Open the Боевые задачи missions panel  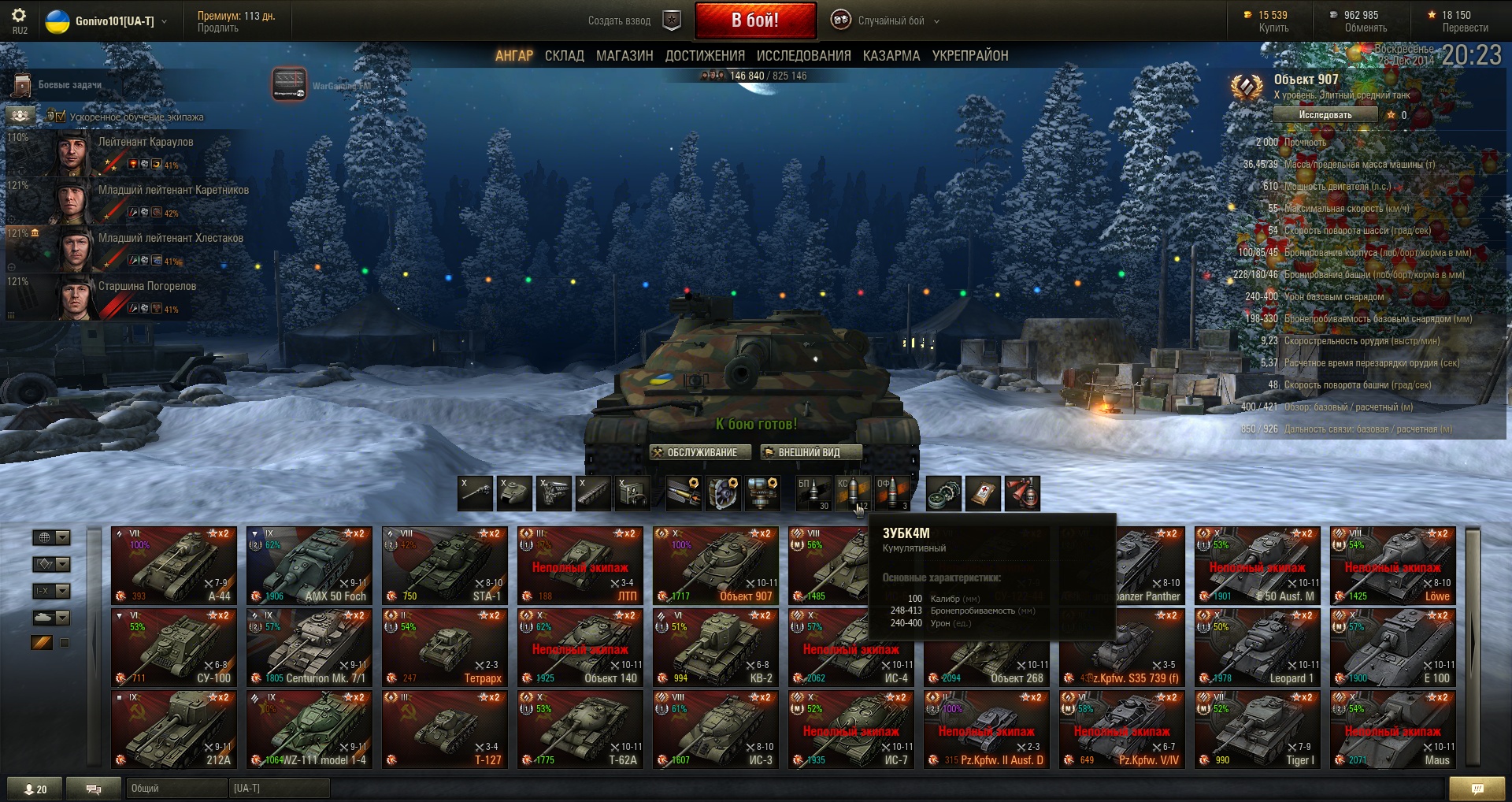coord(69,85)
